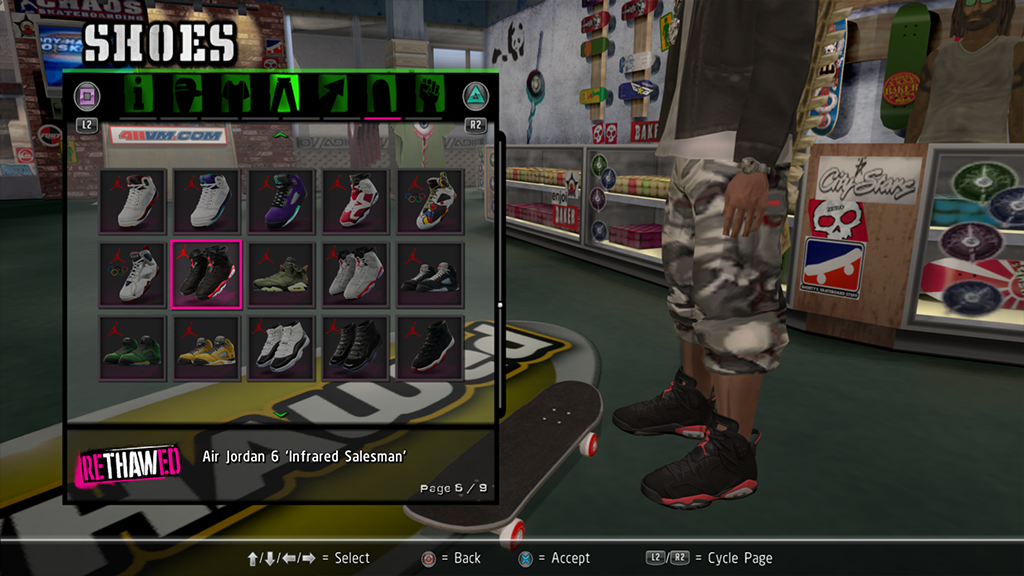This screenshot has height=576, width=1024.
Task: Choose the all-black Jordan 11 pair
Action: (x=356, y=348)
